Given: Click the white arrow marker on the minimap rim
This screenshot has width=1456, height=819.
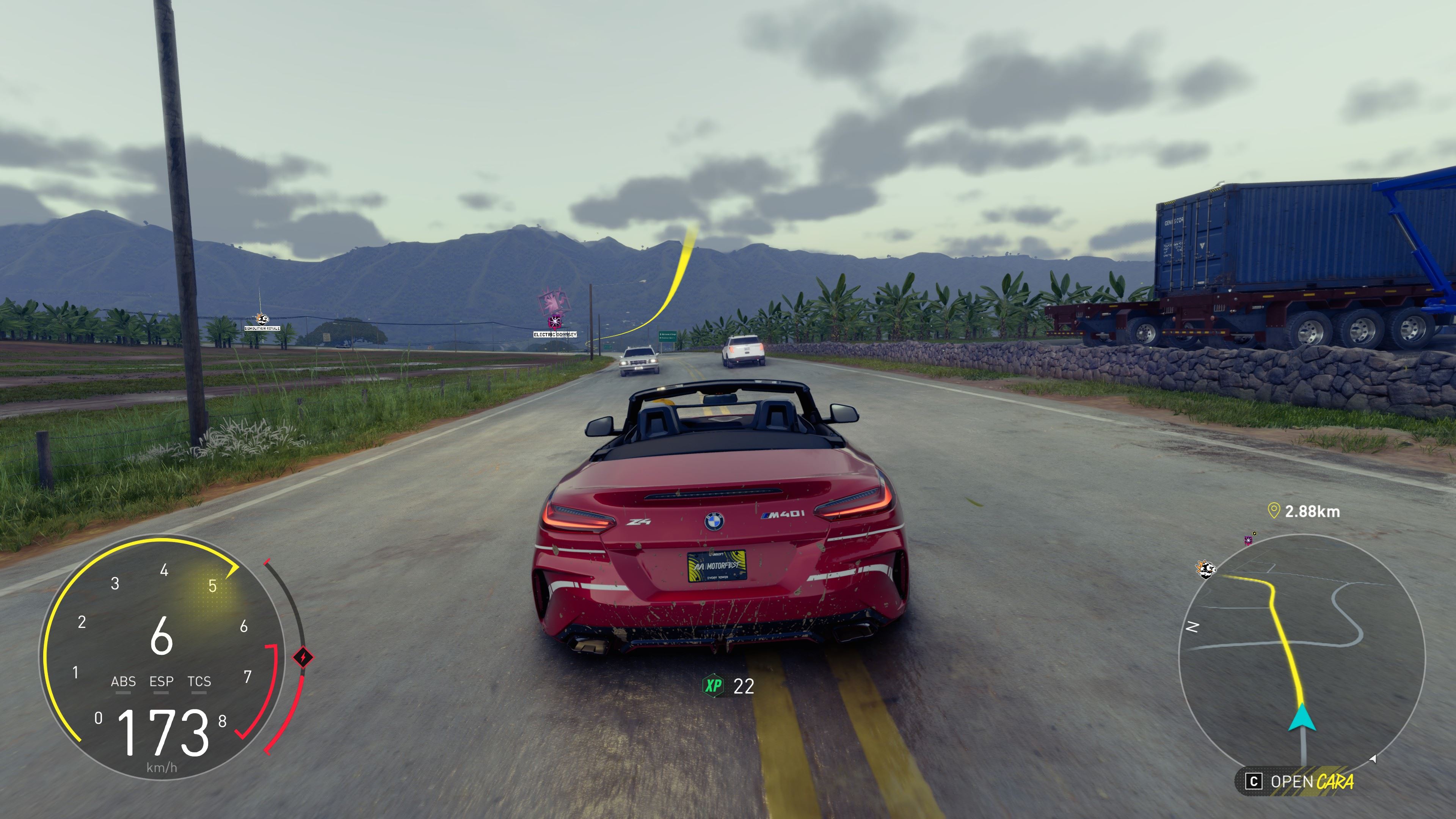Looking at the screenshot, I should point(1373,759).
